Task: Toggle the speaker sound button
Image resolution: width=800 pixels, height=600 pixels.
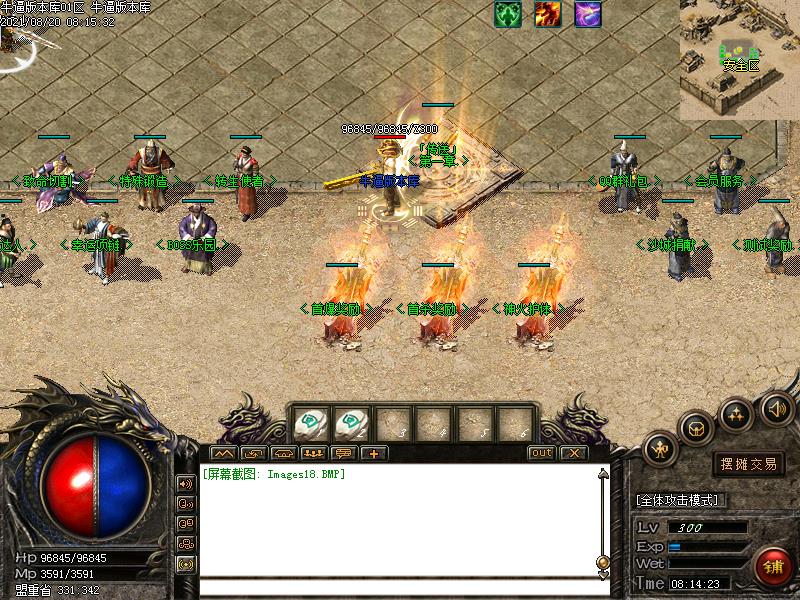Action: click(x=776, y=407)
